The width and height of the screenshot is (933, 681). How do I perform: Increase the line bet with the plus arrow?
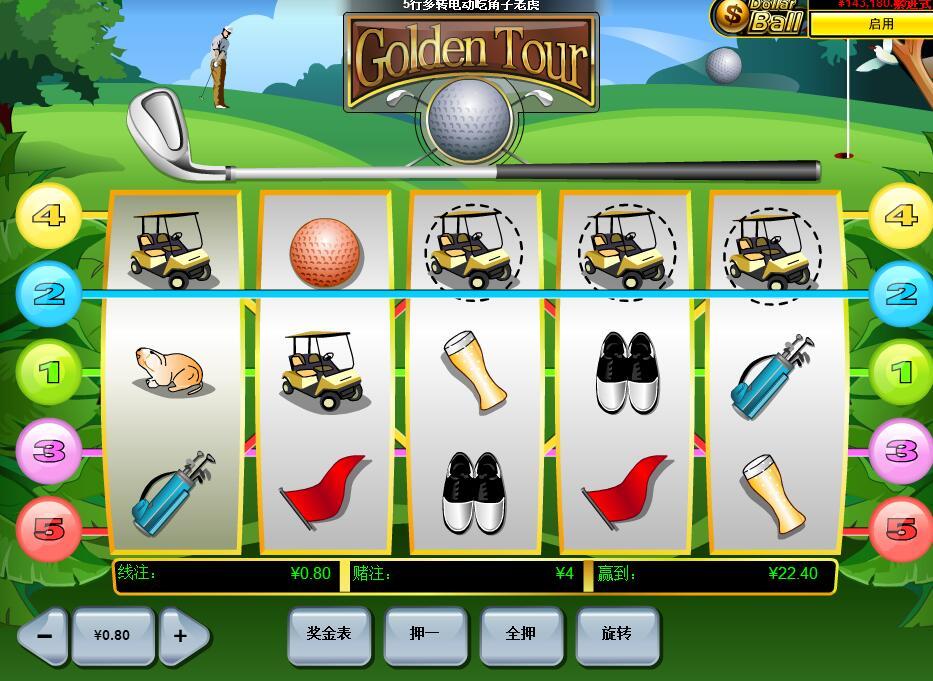coord(183,636)
